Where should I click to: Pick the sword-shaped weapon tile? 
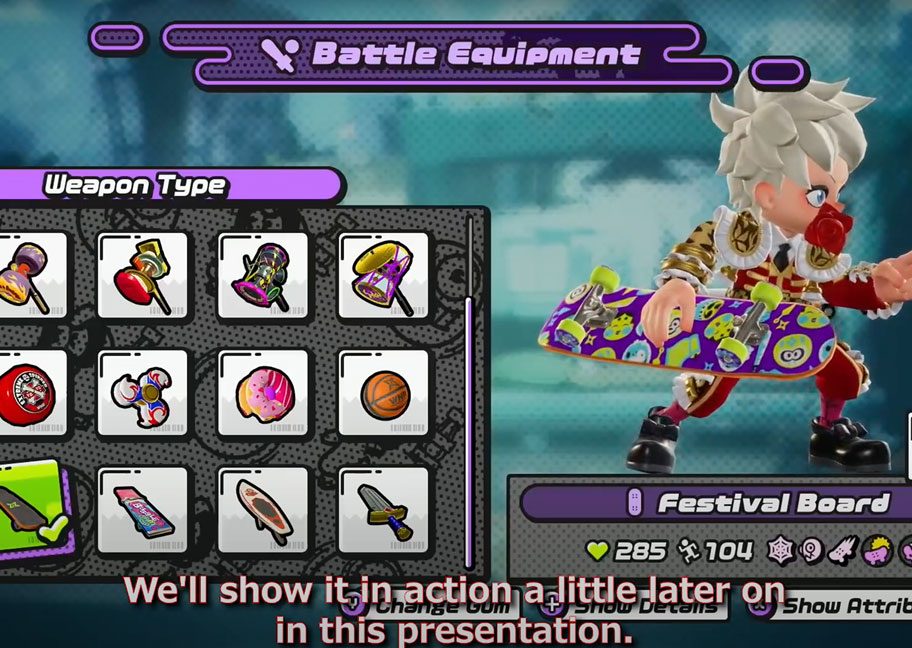(x=383, y=510)
